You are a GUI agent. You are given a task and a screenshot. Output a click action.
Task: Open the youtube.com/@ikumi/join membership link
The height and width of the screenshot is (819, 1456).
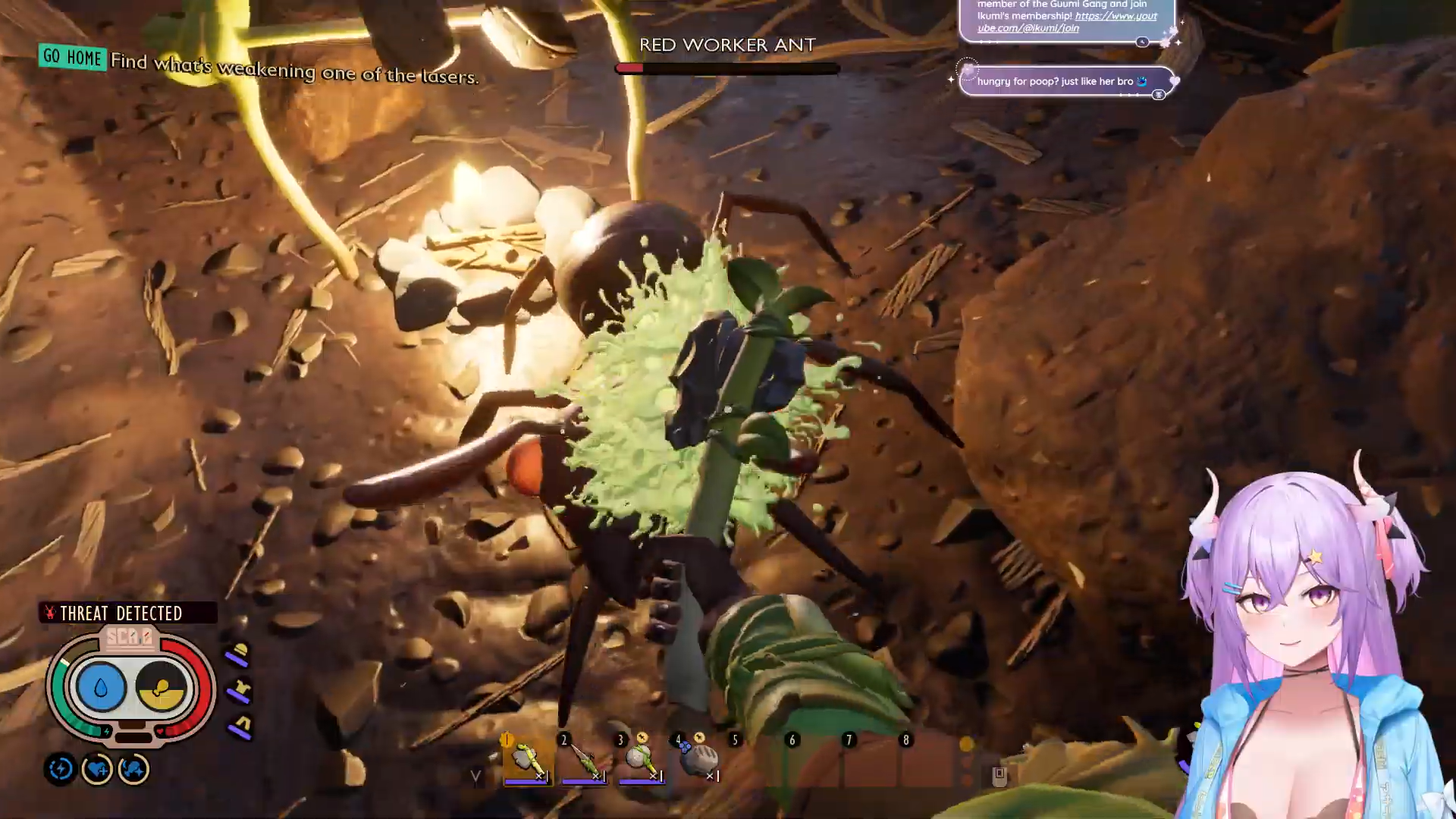pyautogui.click(x=1065, y=22)
